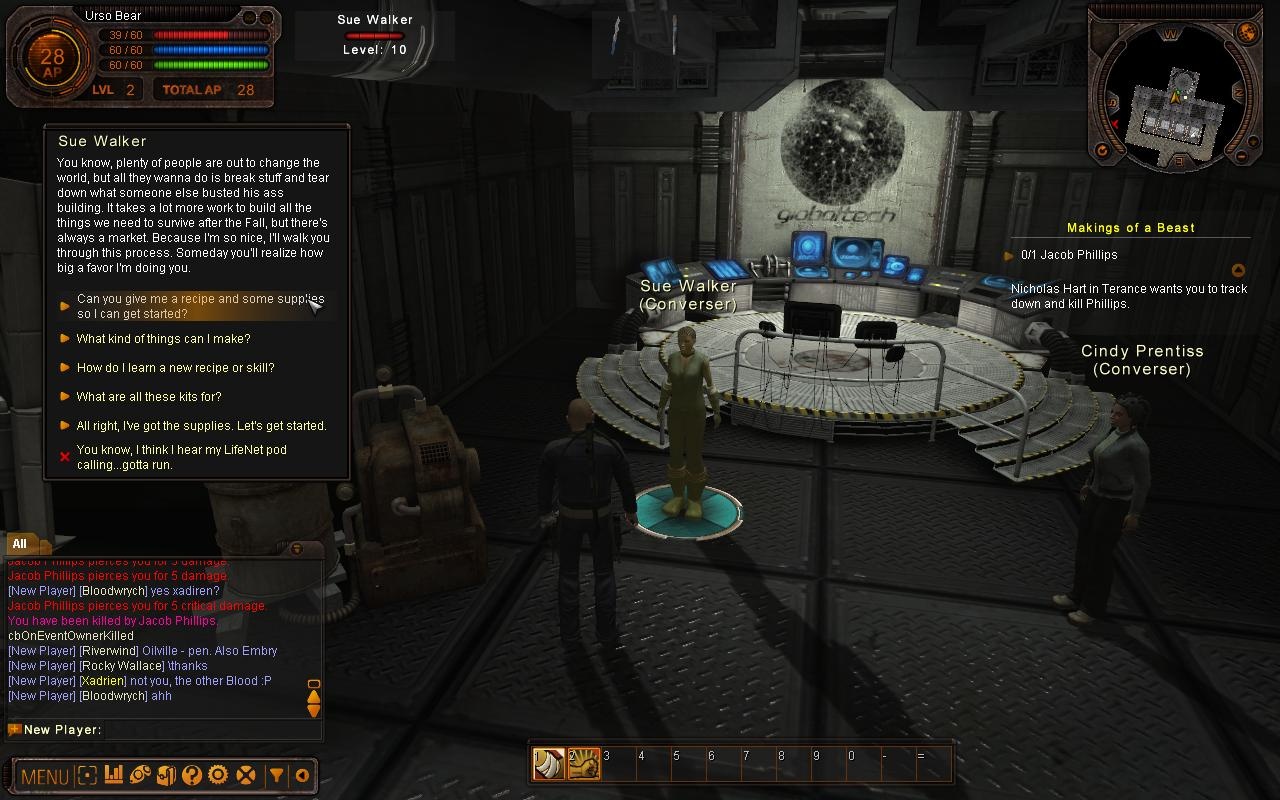Image resolution: width=1280 pixels, height=800 pixels.
Task: Collapse the menu bar with the arrow button
Action: pyautogui.click(x=302, y=775)
